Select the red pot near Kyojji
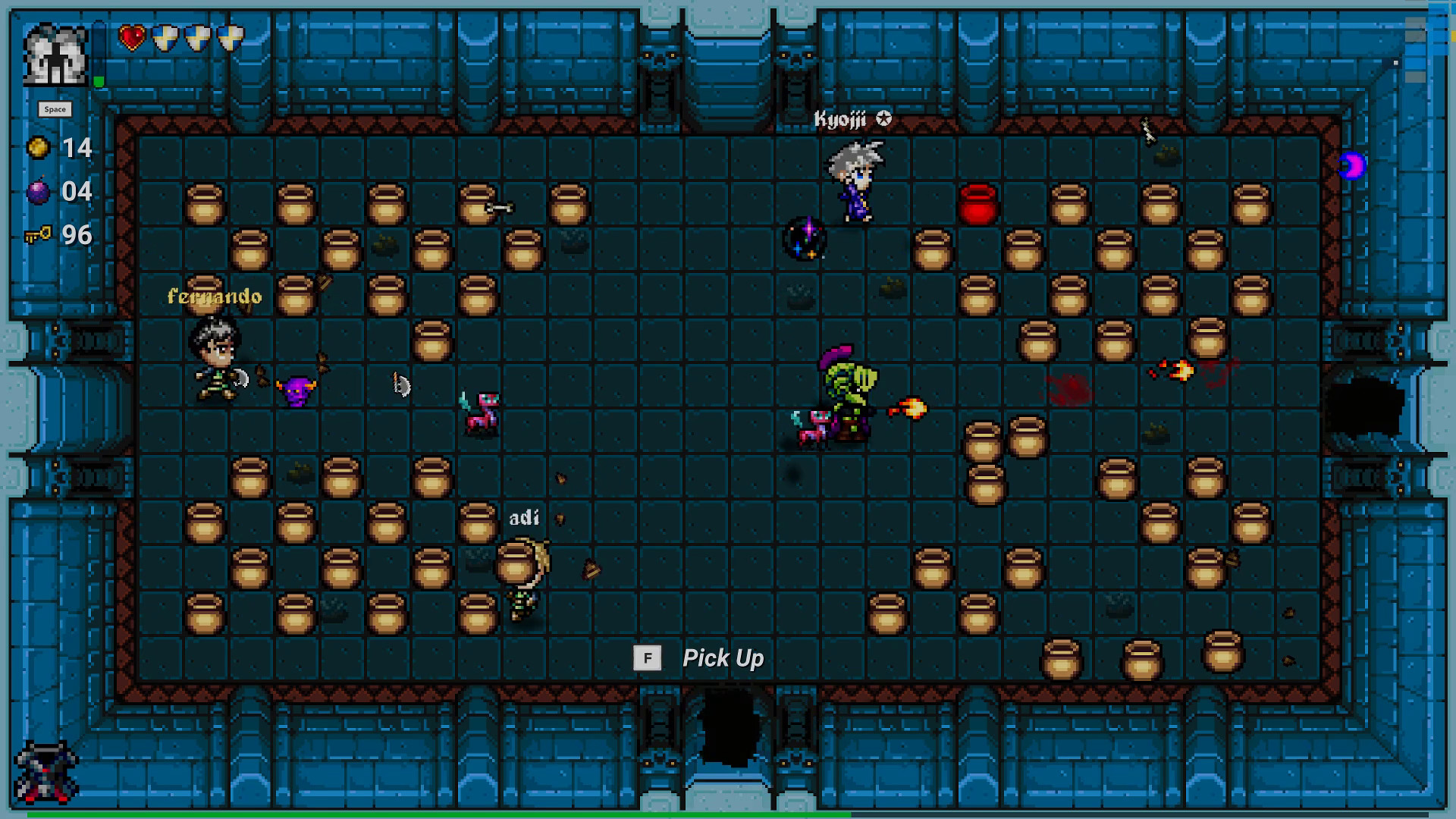Image resolution: width=1456 pixels, height=819 pixels. point(978,206)
